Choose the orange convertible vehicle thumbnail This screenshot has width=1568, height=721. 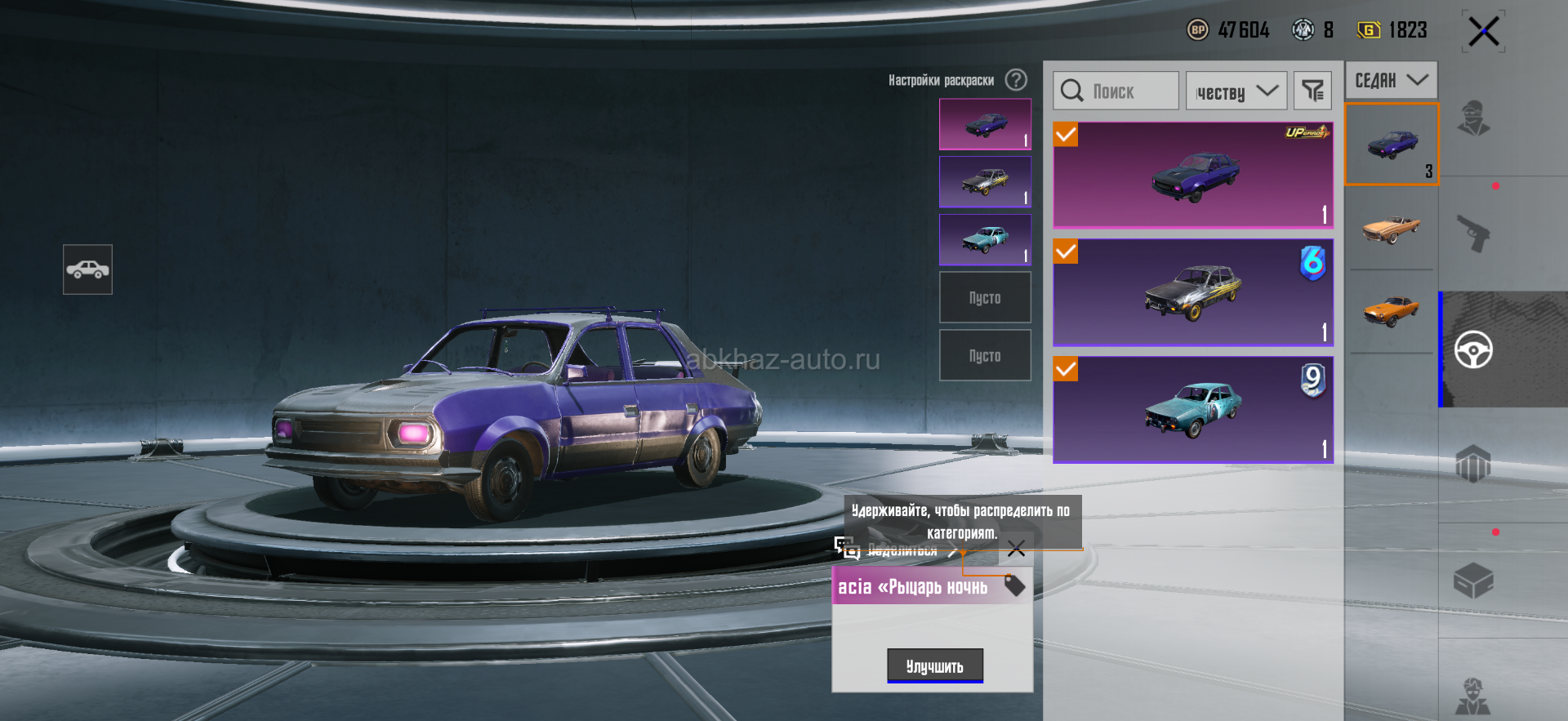click(x=1392, y=229)
